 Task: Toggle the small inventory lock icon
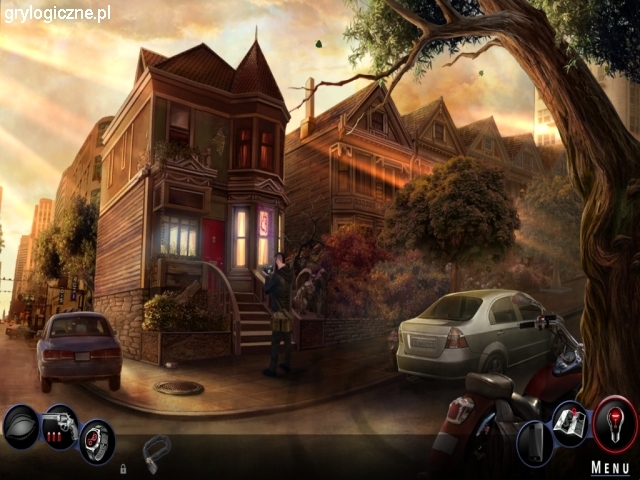coord(123,468)
